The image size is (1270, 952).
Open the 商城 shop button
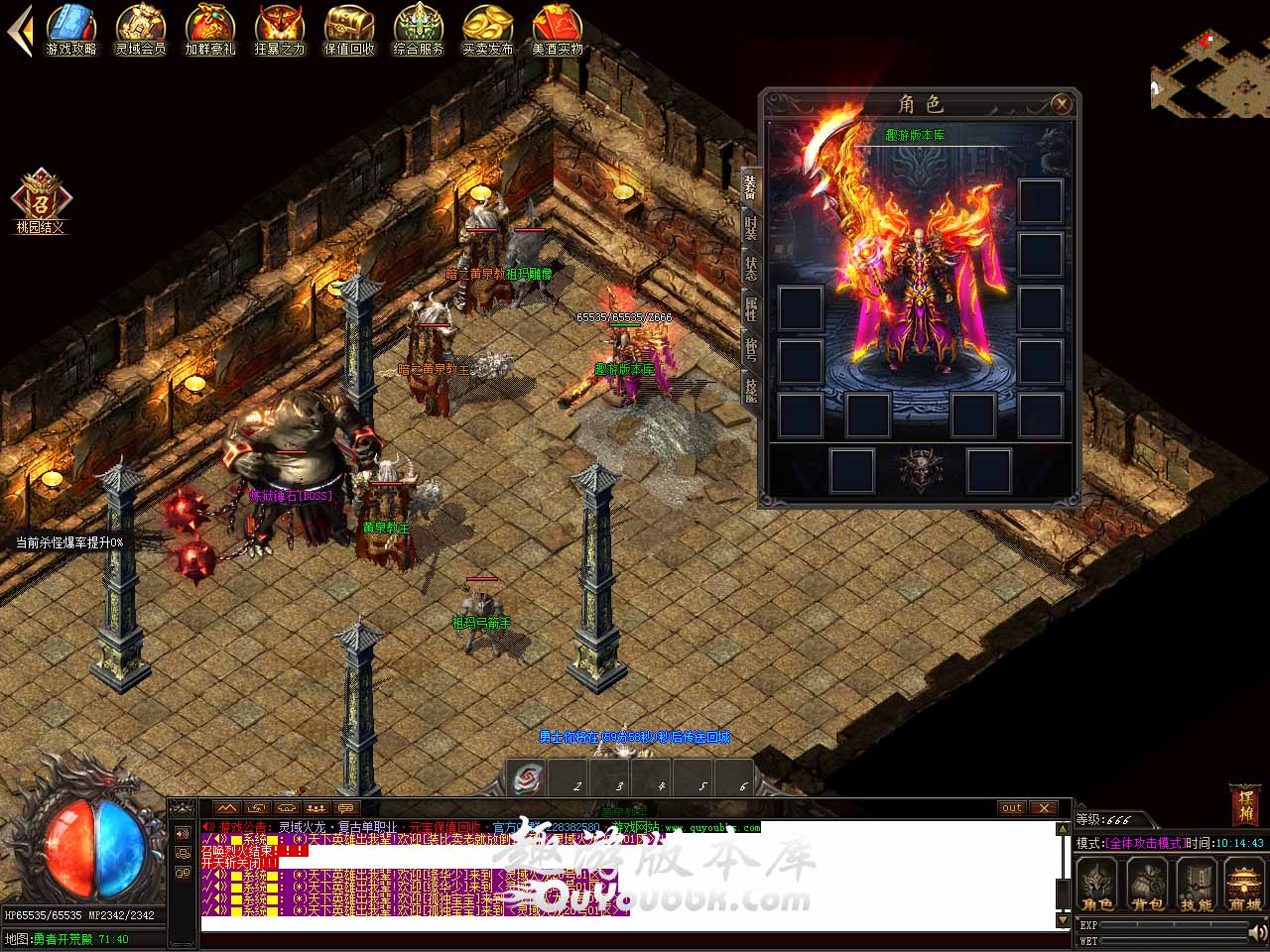tap(1245, 884)
